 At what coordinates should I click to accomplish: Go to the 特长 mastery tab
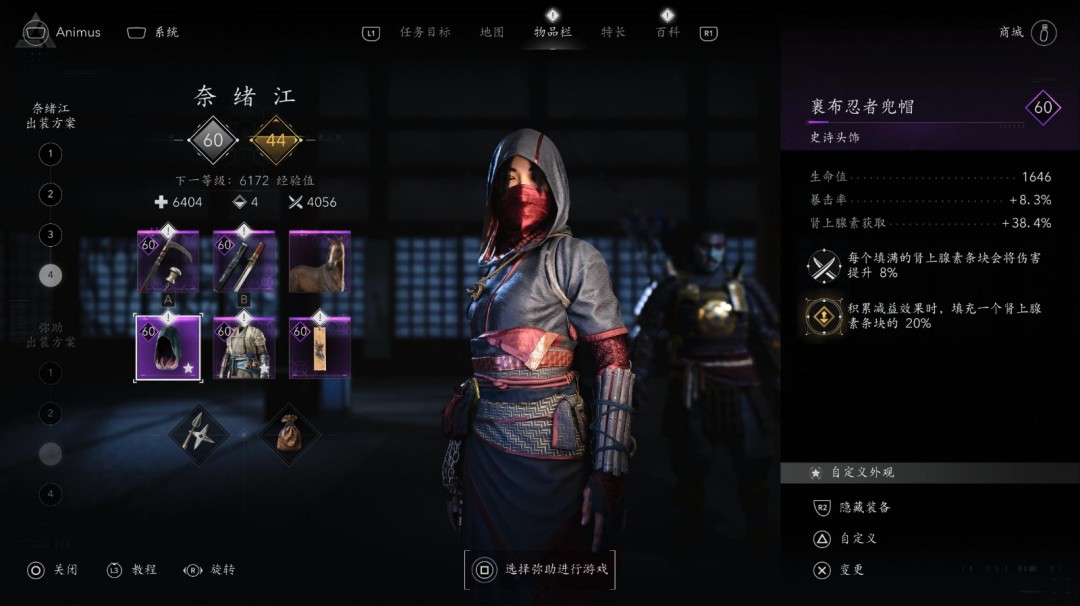click(x=613, y=32)
